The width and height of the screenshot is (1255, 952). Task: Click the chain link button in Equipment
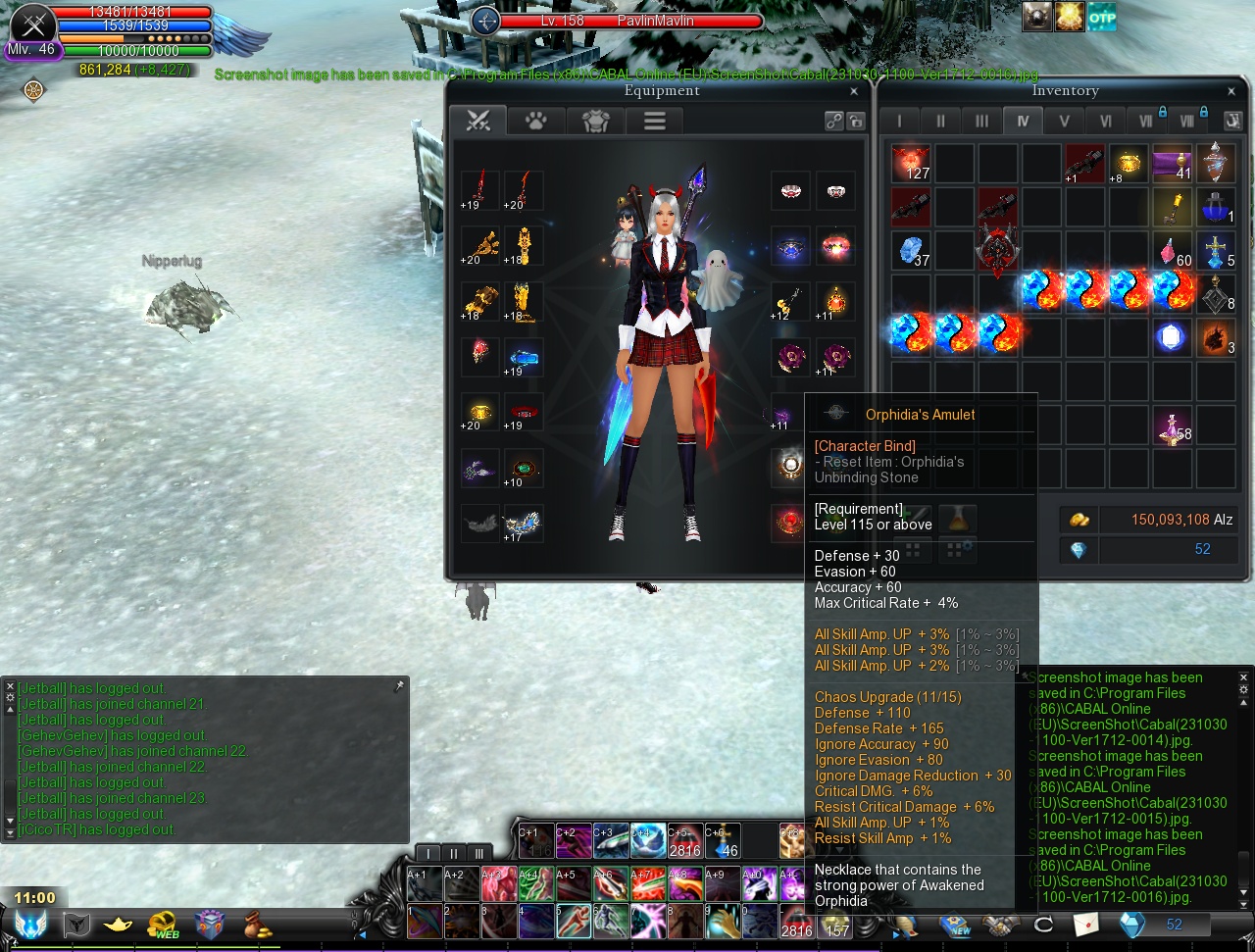point(833,122)
